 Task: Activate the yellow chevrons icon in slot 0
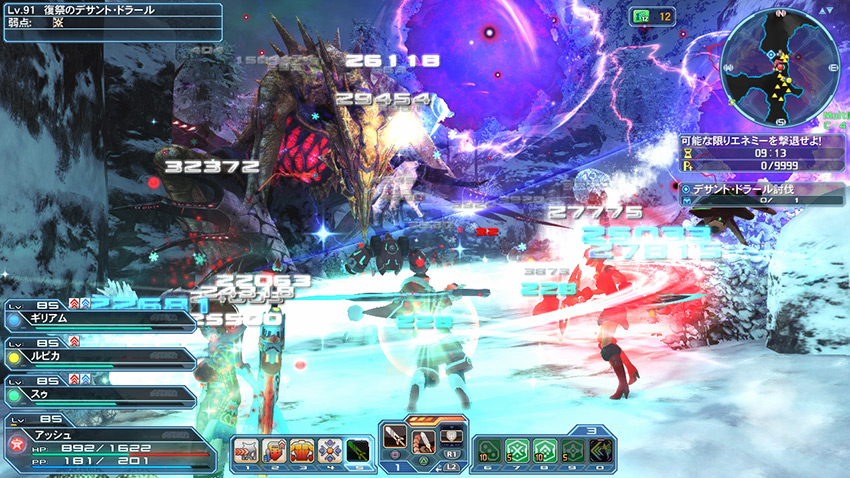point(599,450)
